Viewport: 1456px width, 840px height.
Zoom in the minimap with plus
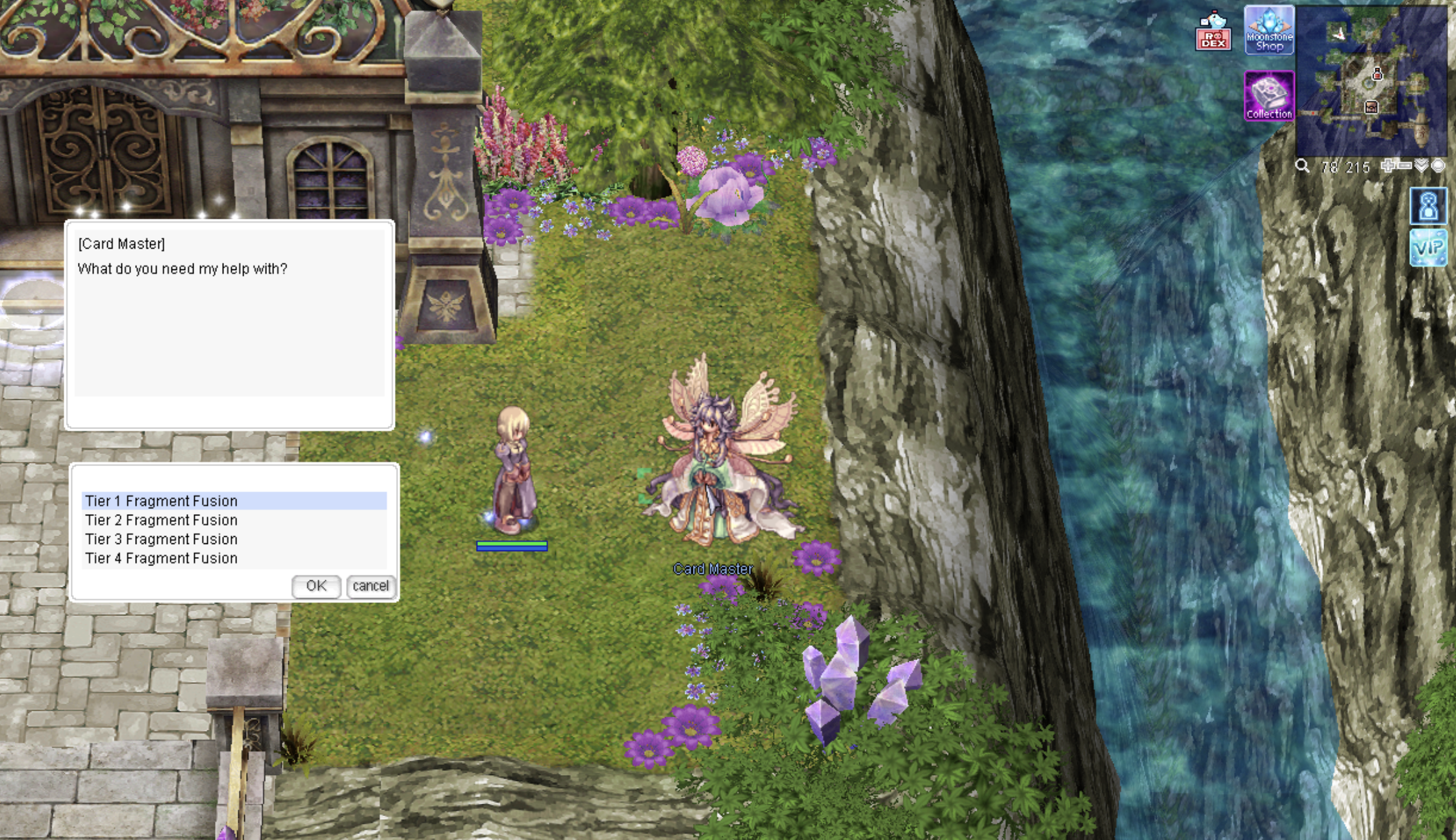(1388, 166)
